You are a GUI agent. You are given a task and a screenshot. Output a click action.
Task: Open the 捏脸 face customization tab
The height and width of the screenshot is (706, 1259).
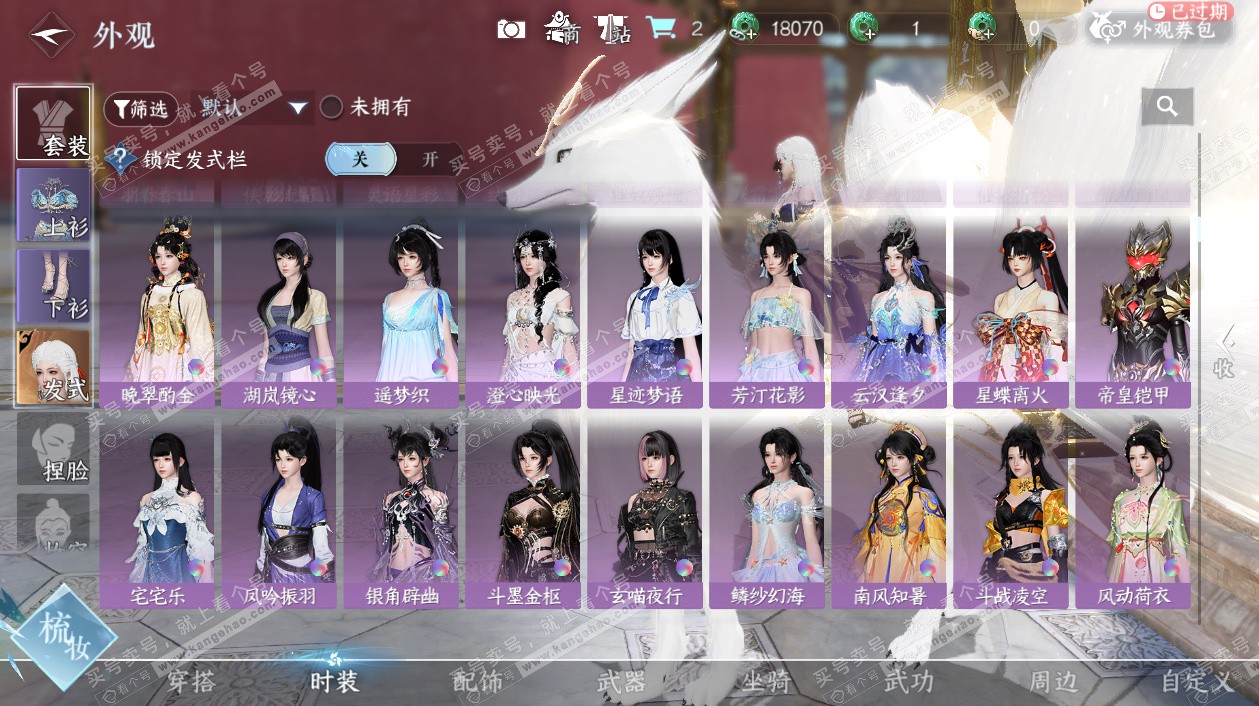point(53,449)
